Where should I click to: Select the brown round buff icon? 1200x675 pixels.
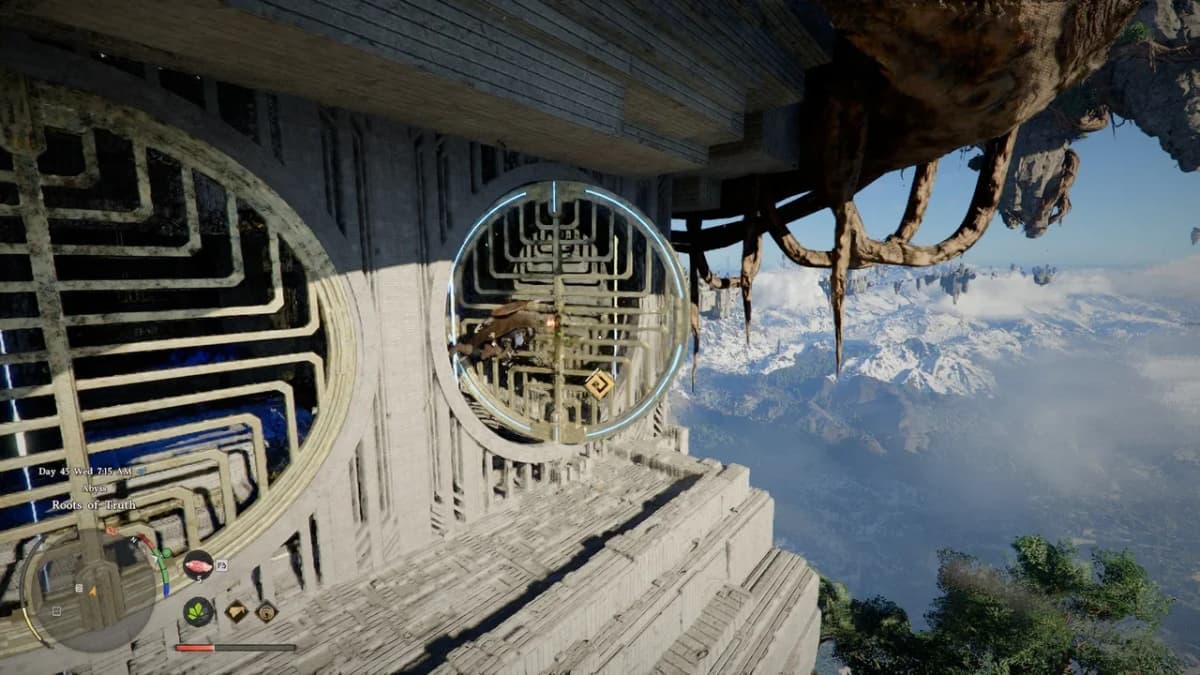coord(266,611)
